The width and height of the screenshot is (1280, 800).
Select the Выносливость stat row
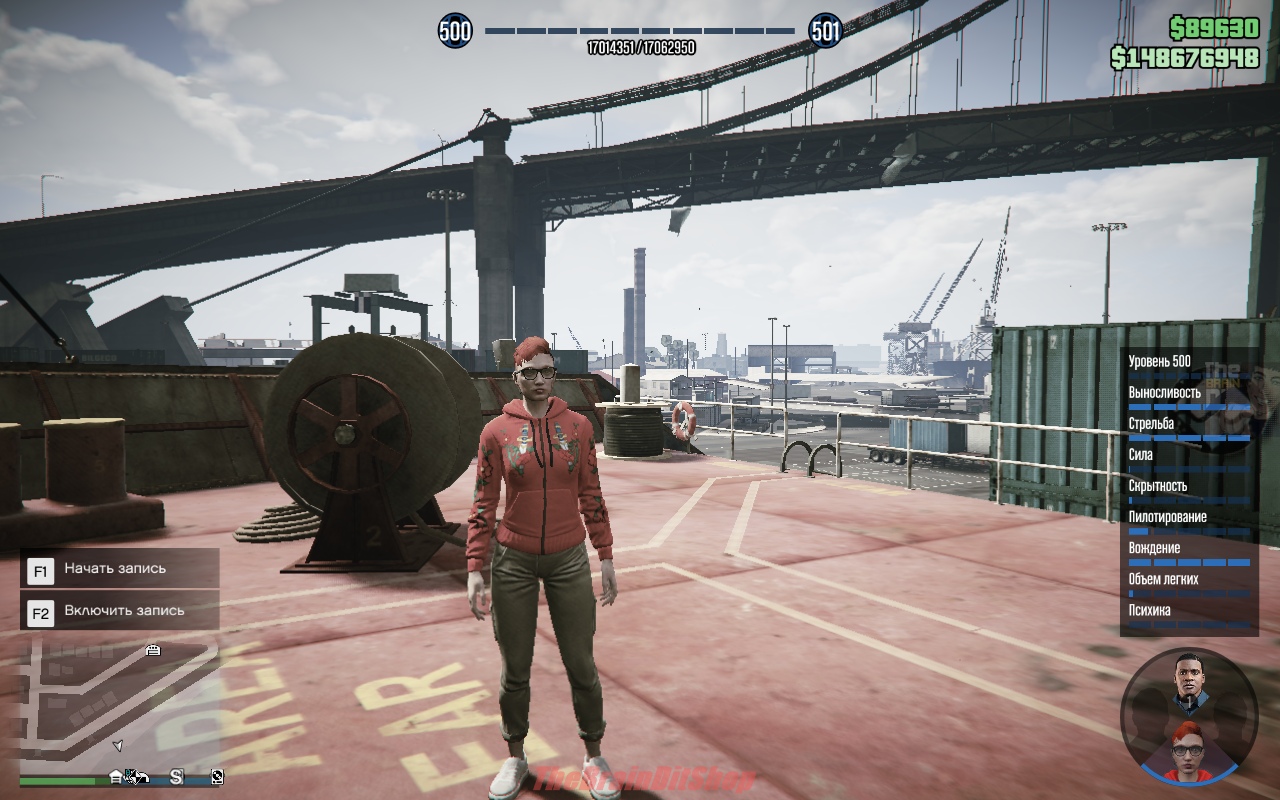[1188, 397]
